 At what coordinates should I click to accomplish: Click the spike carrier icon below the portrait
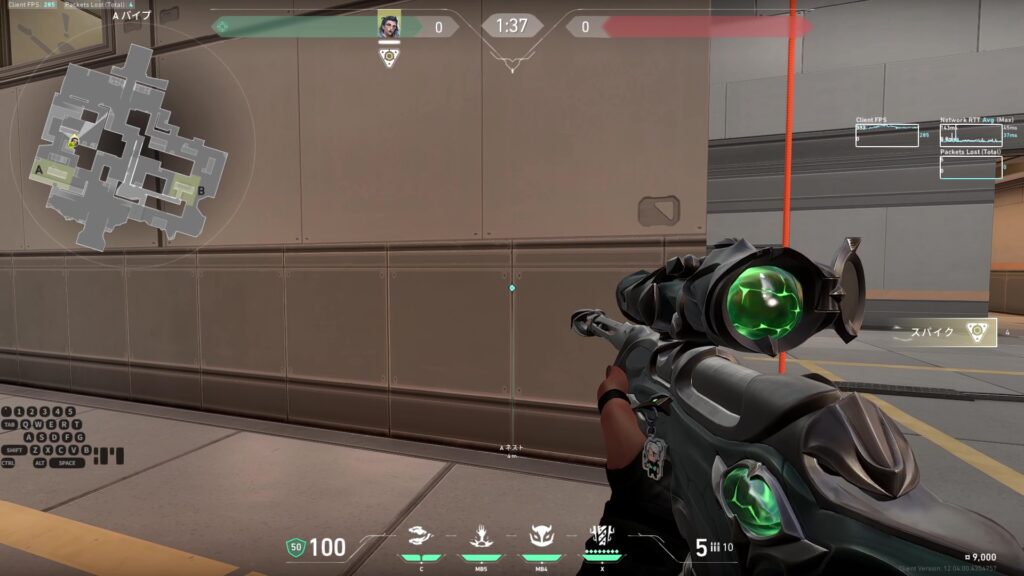(x=389, y=57)
